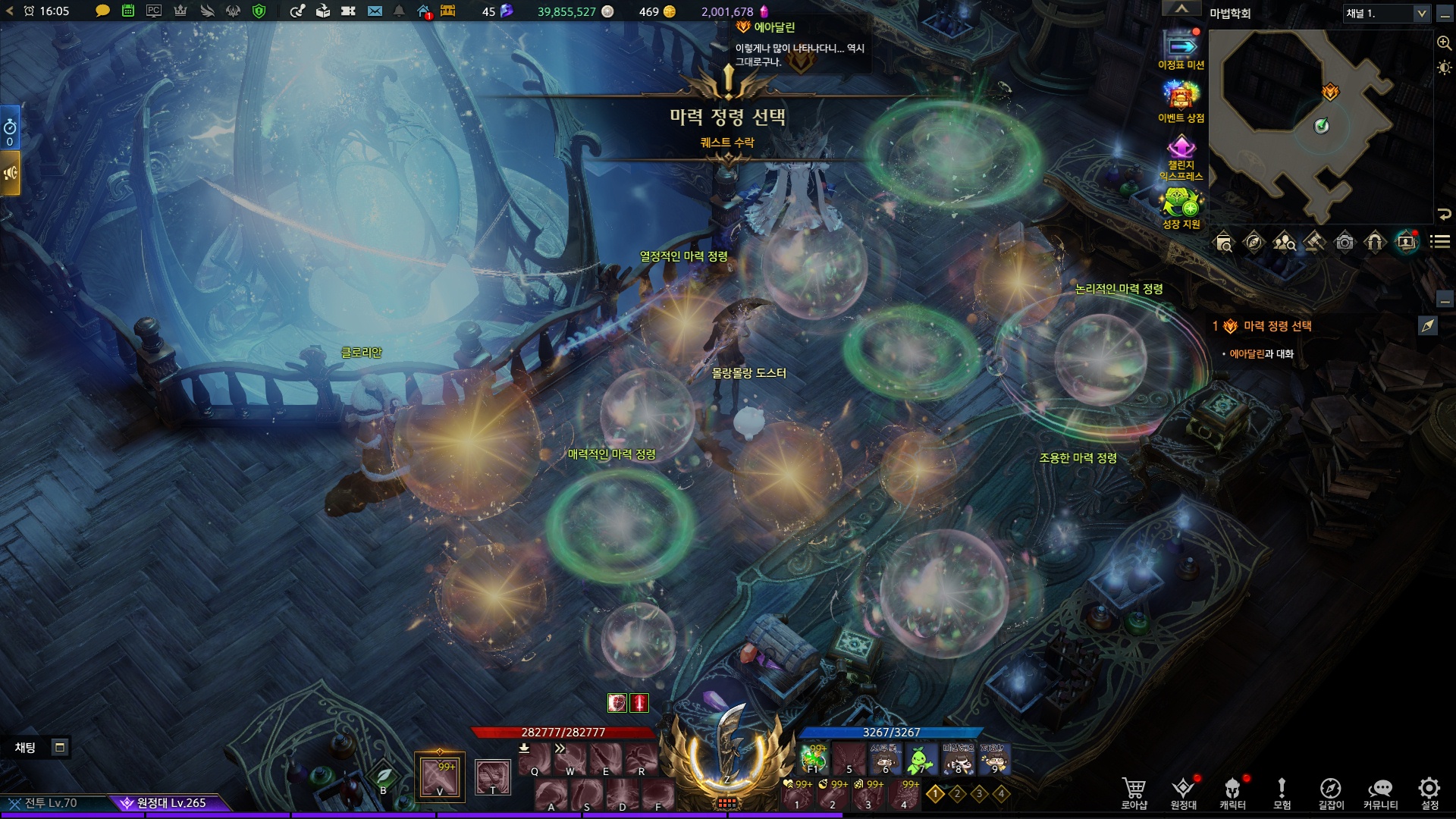The width and height of the screenshot is (1456, 819).
Task: Open the 커뮤니티 community menu
Action: [x=1380, y=792]
